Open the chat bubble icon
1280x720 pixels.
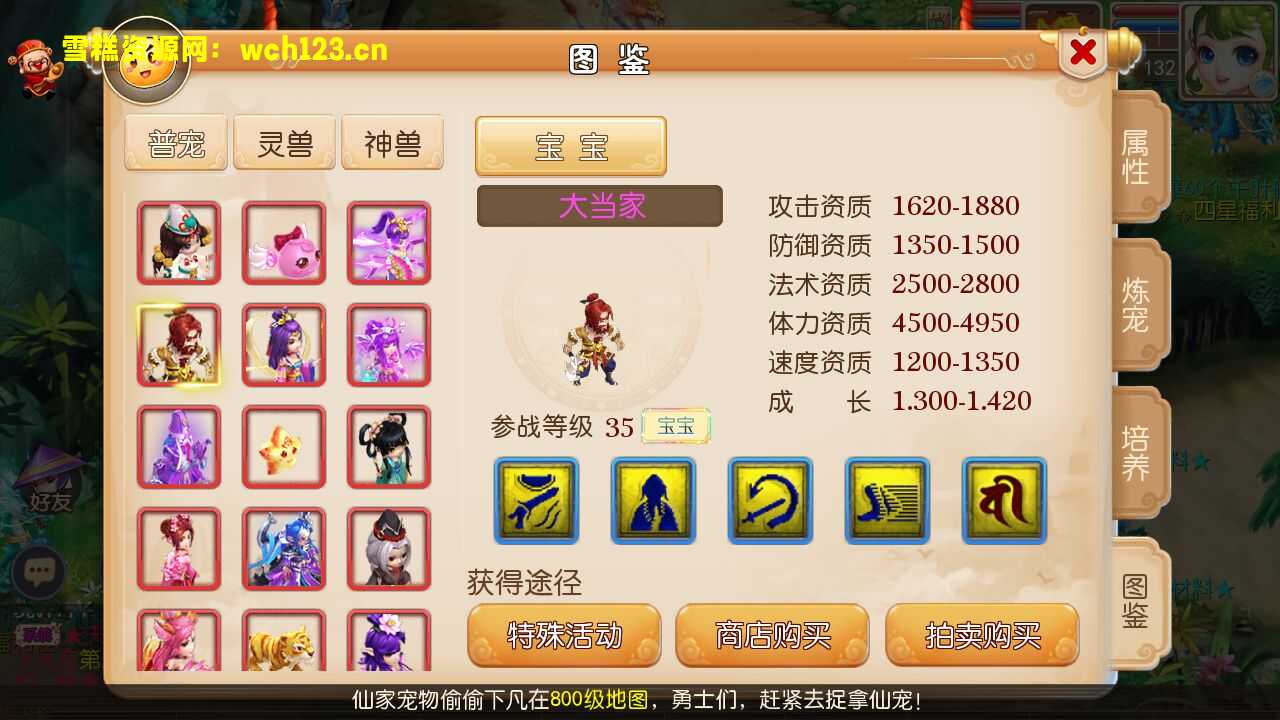tap(40, 571)
